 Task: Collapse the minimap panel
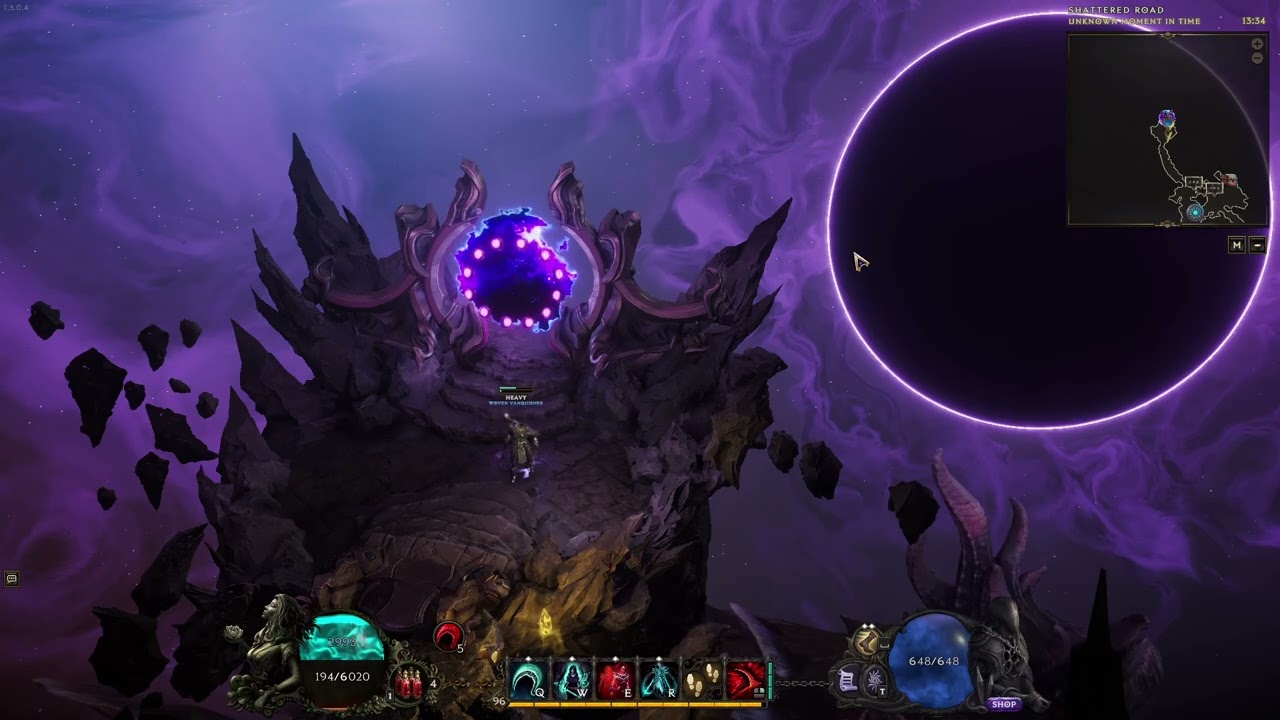(x=1258, y=245)
